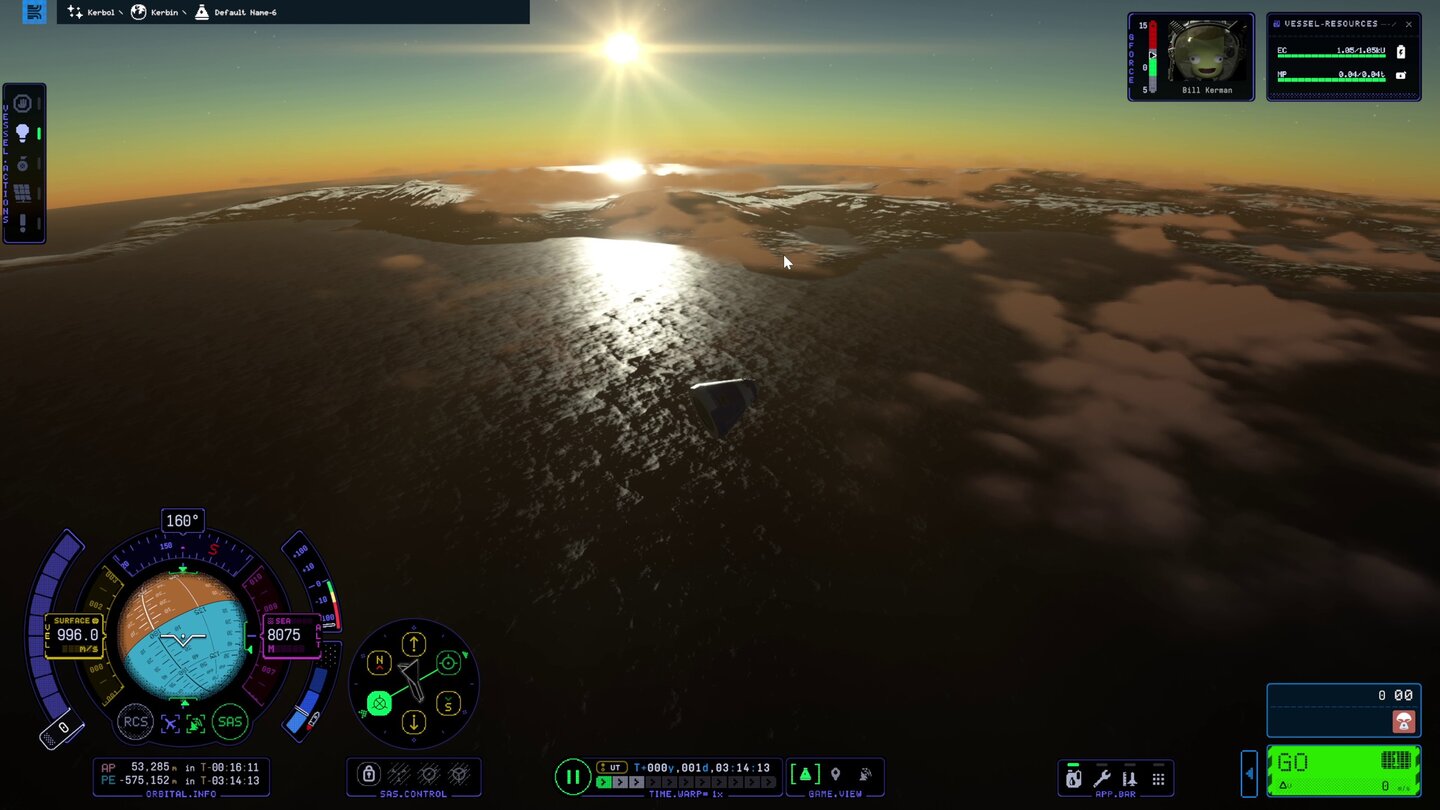The width and height of the screenshot is (1440, 810).
Task: Click the flight view icon in Game.View
Action: click(804, 773)
